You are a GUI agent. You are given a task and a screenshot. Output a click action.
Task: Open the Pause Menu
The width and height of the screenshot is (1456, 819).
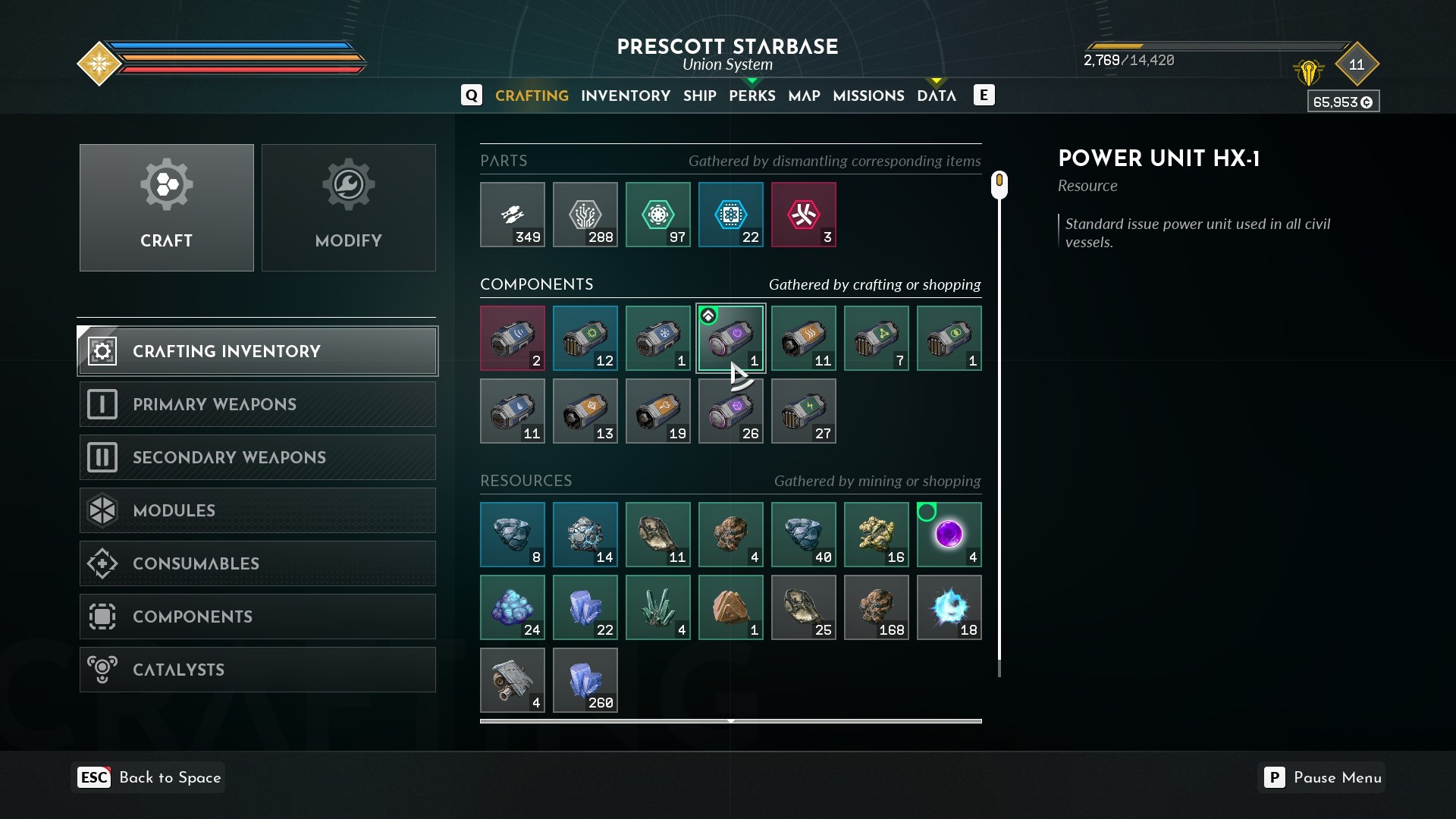pos(1321,777)
